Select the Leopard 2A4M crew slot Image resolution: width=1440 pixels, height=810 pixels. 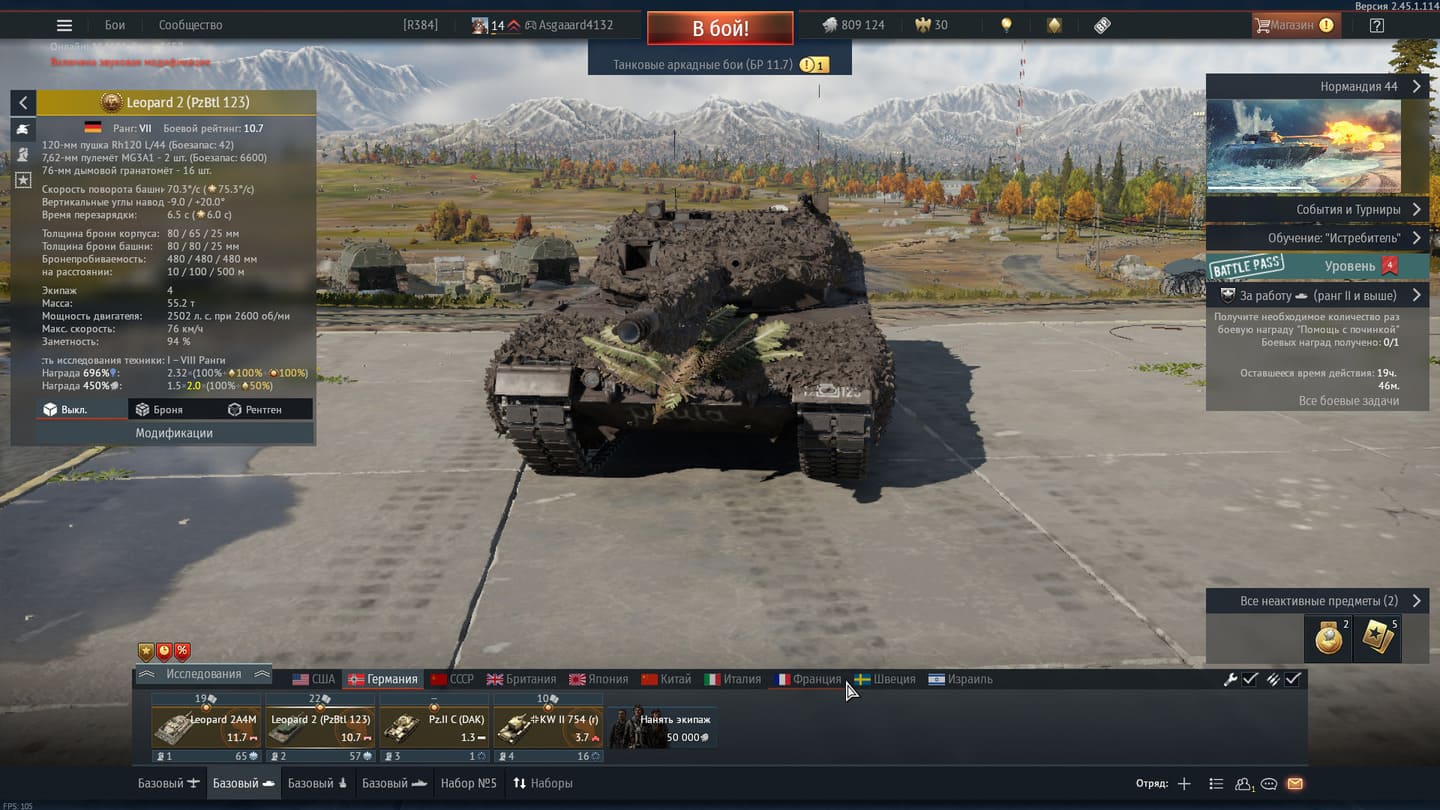pos(206,728)
